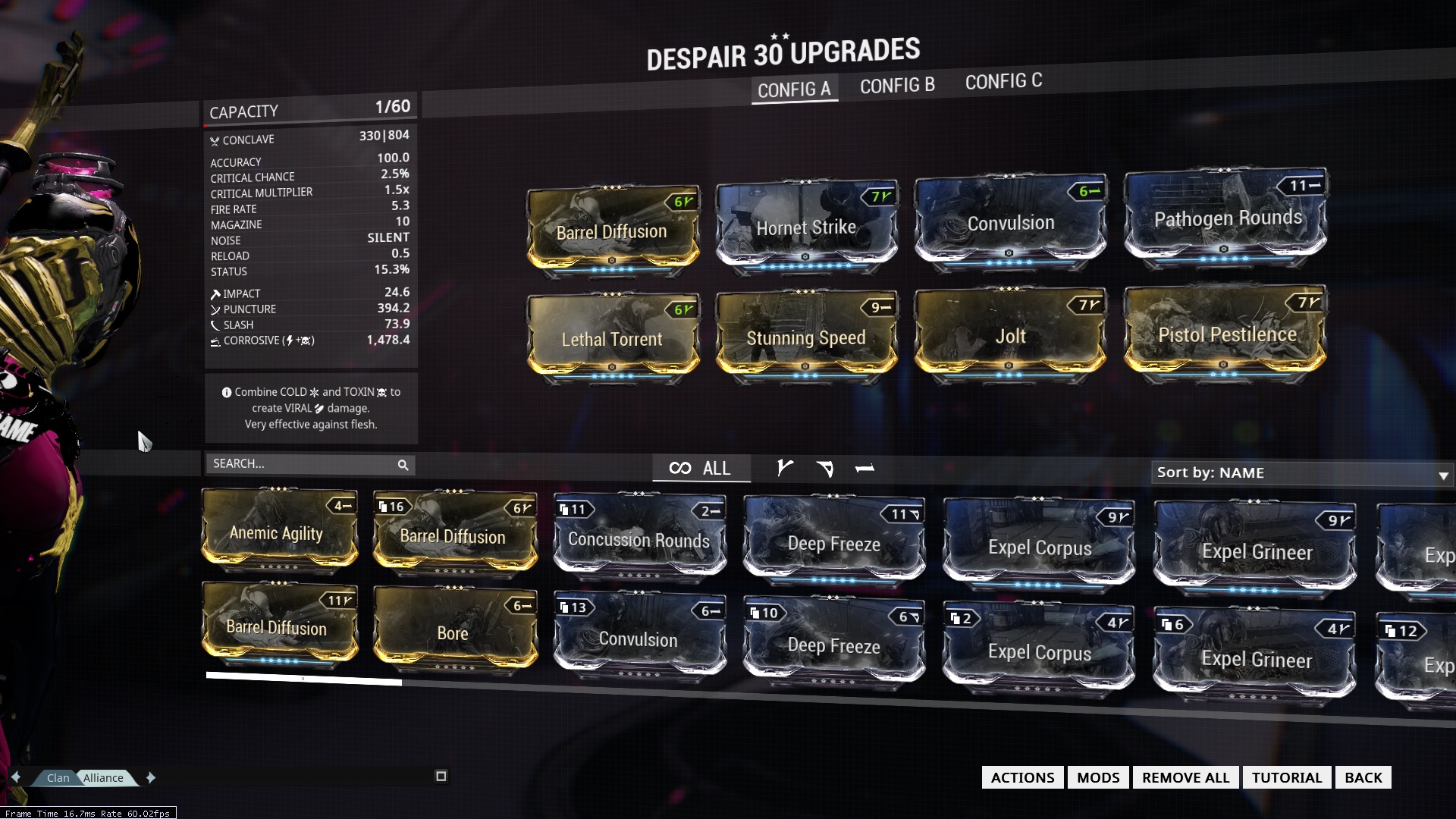The image size is (1456, 819).
Task: Switch to the Config B tab
Action: [x=897, y=86]
